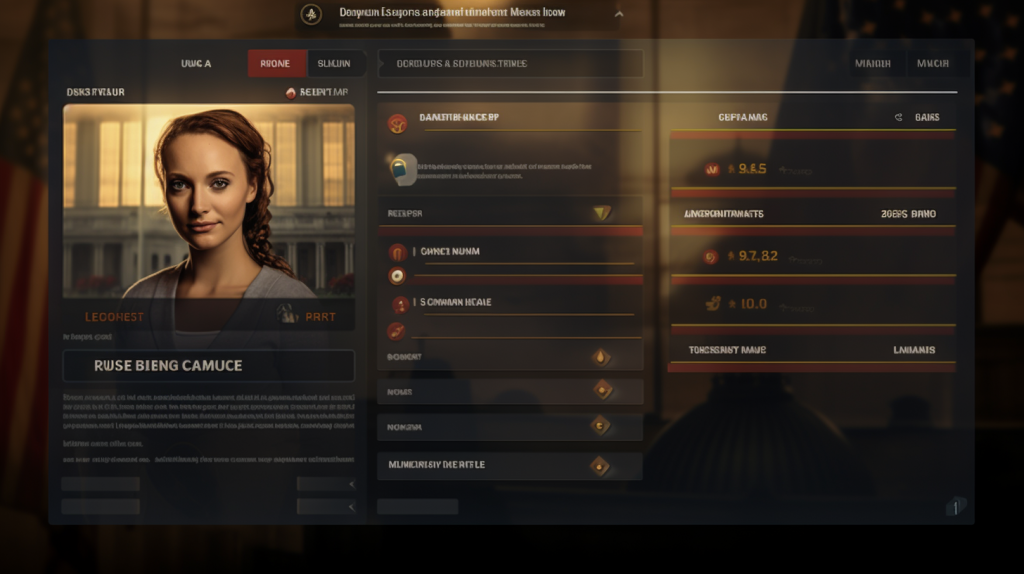Select the CHINEC NUNM list entry

click(449, 252)
